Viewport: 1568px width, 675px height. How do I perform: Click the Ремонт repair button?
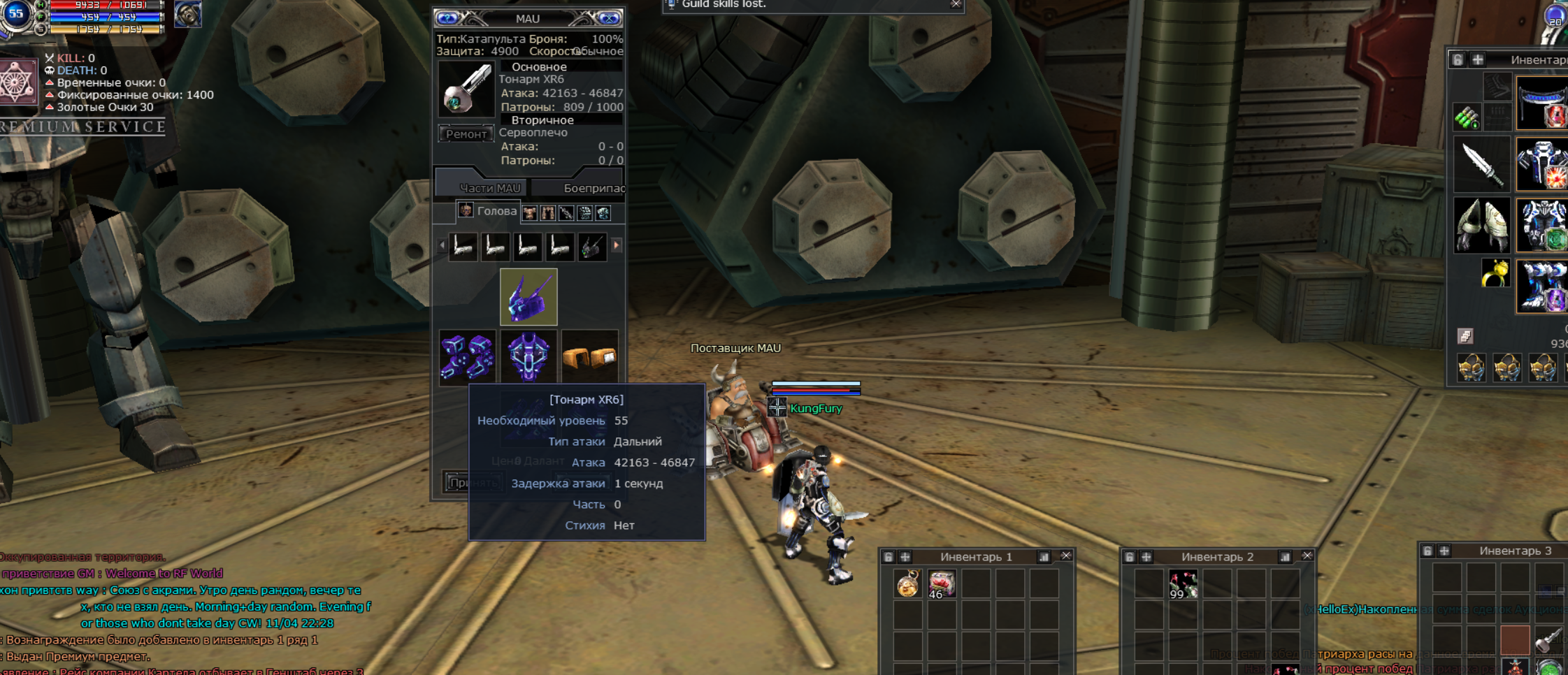[466, 133]
